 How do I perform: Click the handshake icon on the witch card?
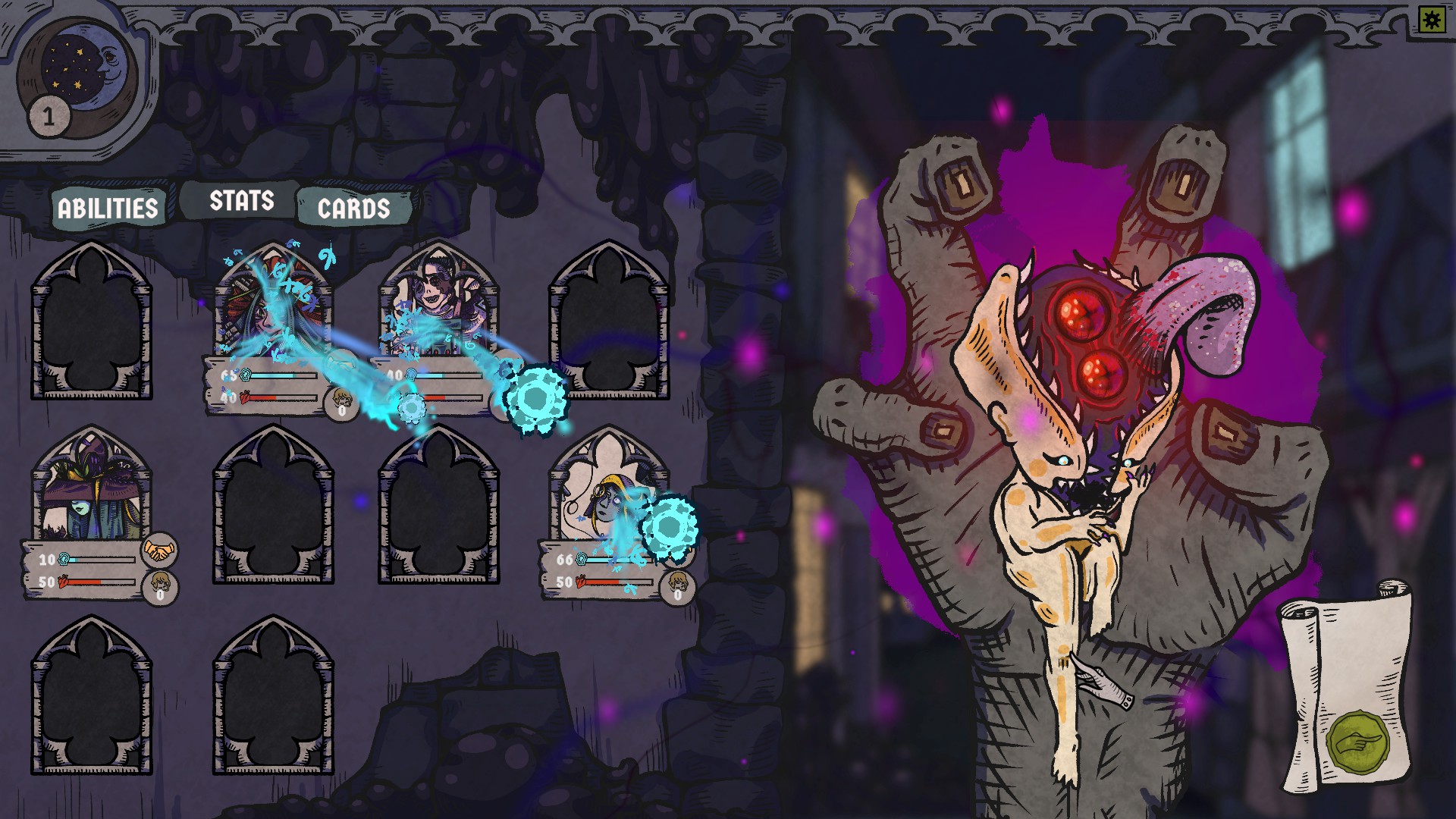(x=159, y=551)
